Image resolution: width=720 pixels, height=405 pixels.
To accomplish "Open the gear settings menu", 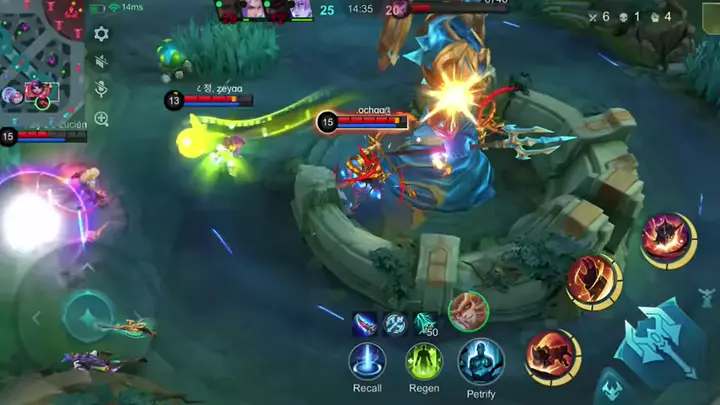I will 101,33.
